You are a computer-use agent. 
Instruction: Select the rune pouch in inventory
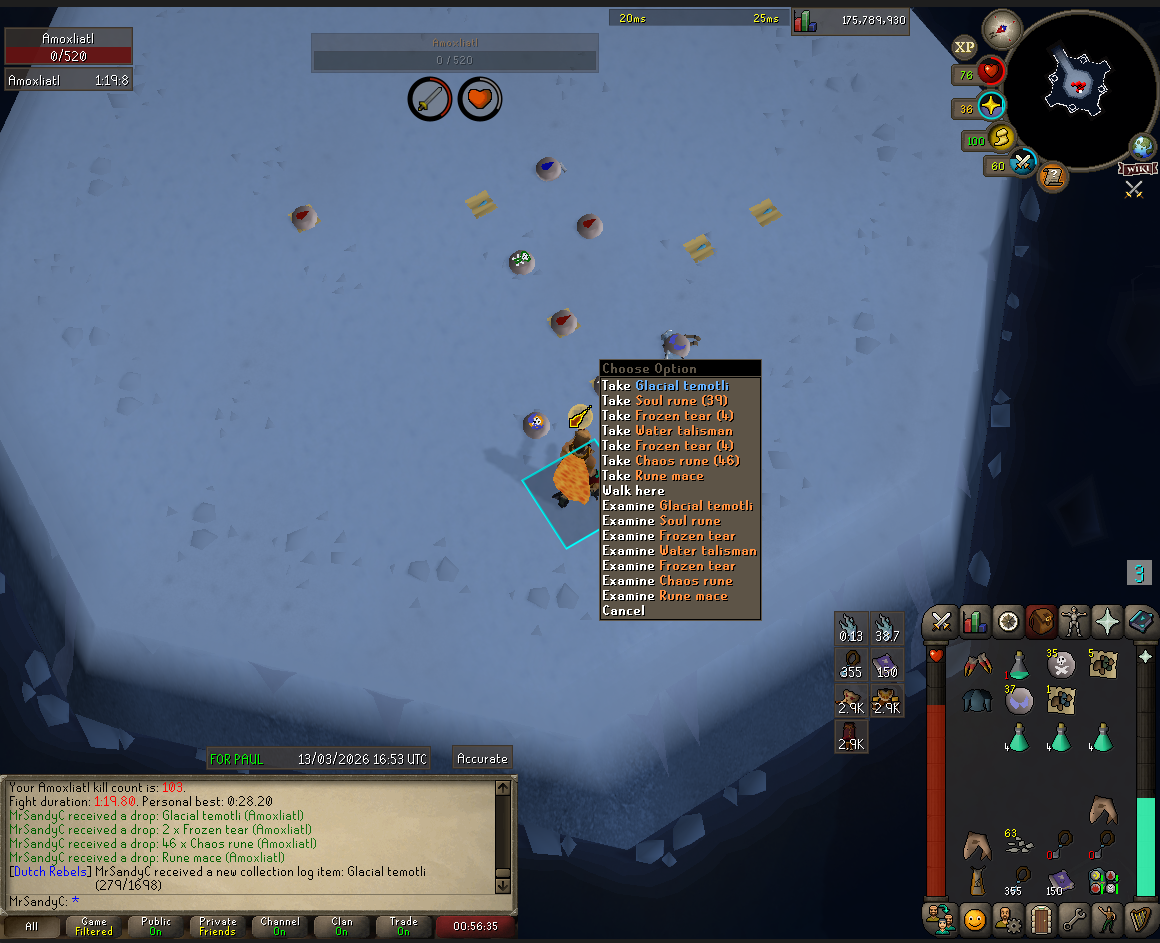click(x=1105, y=880)
